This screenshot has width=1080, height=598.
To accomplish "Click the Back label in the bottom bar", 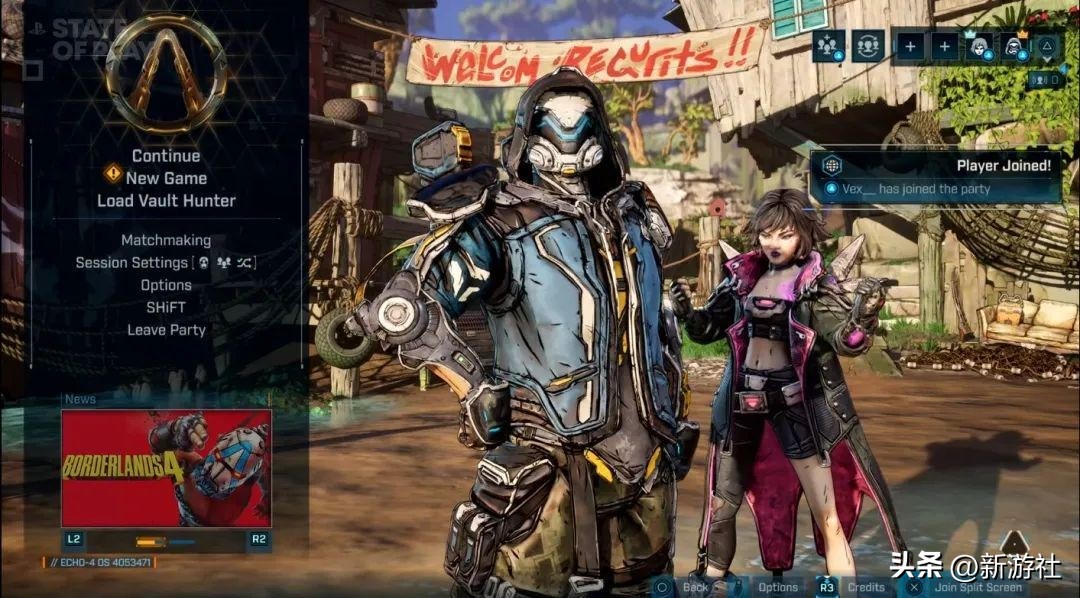I will [x=695, y=587].
